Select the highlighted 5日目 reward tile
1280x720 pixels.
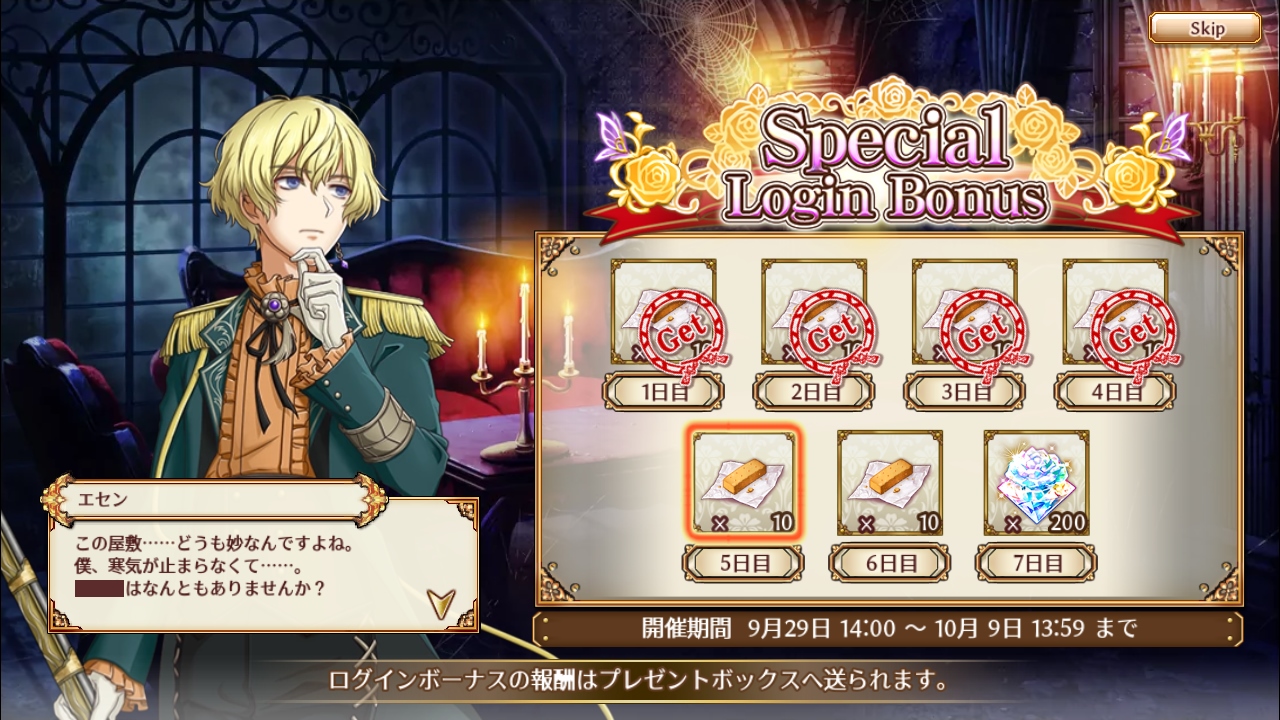pos(742,482)
